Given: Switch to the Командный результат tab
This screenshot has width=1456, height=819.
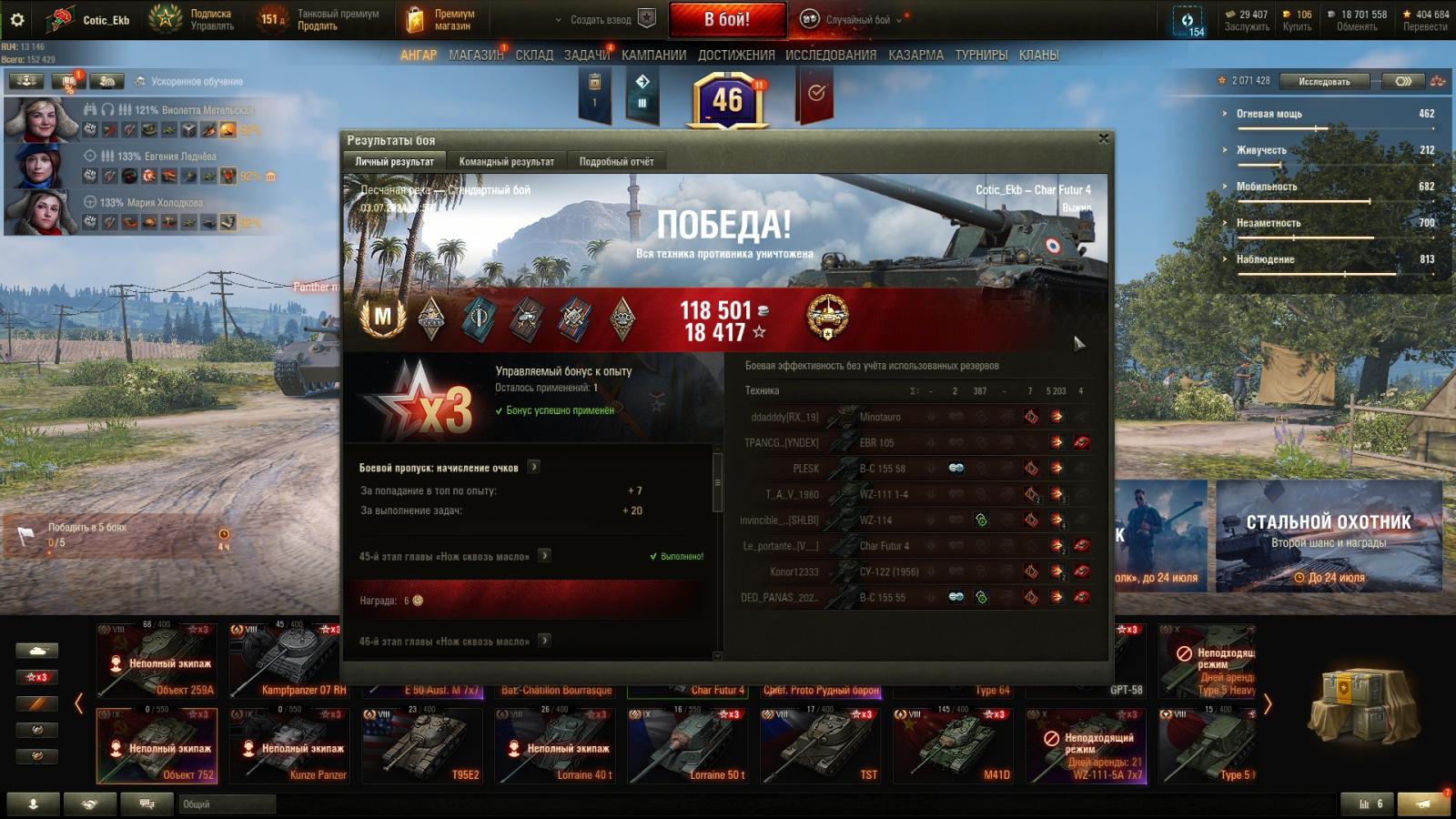Looking at the screenshot, I should pos(506,162).
